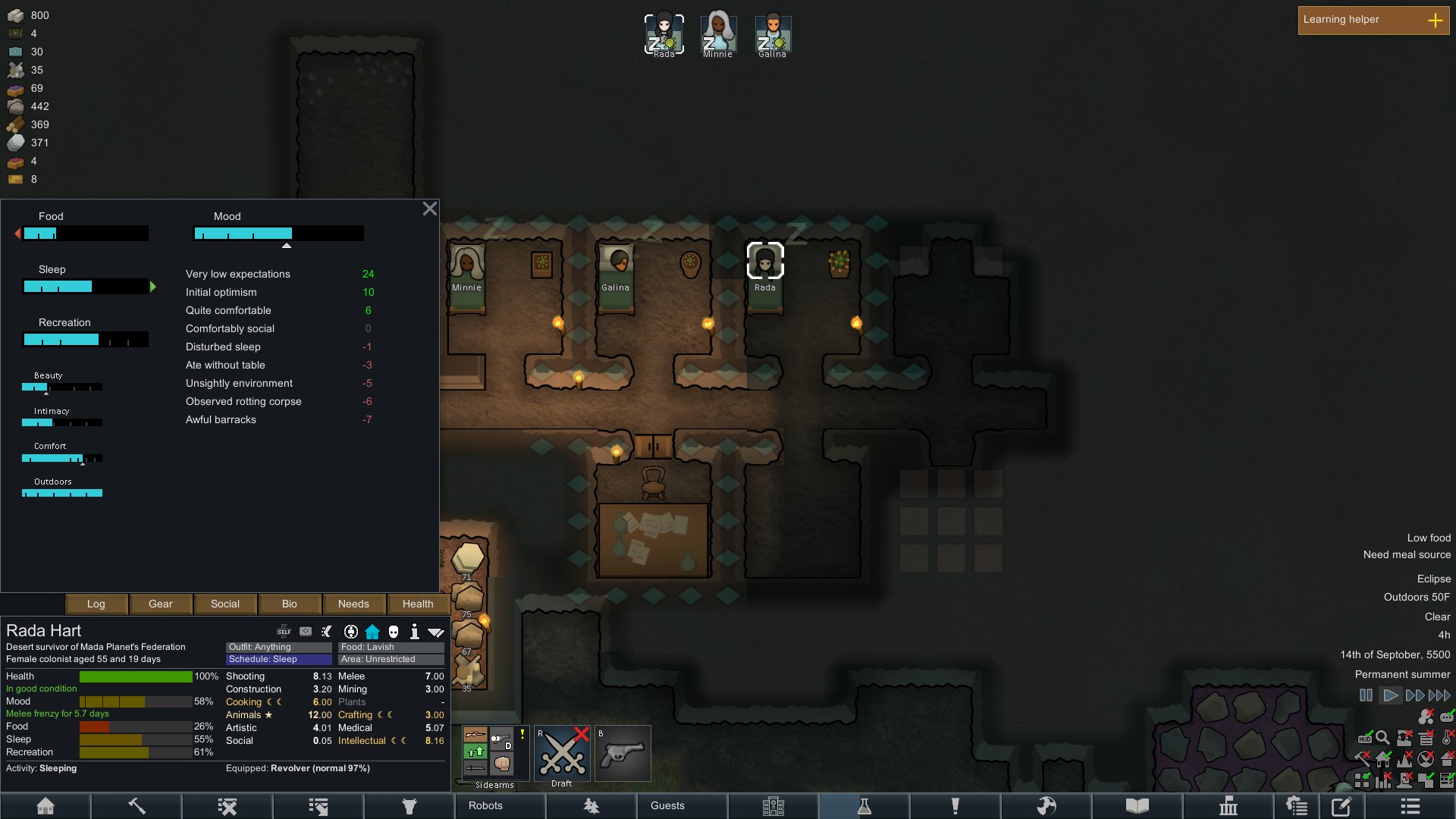Viewport: 1456px width, 819px height.
Task: Open the world map globe icon
Action: click(1046, 806)
